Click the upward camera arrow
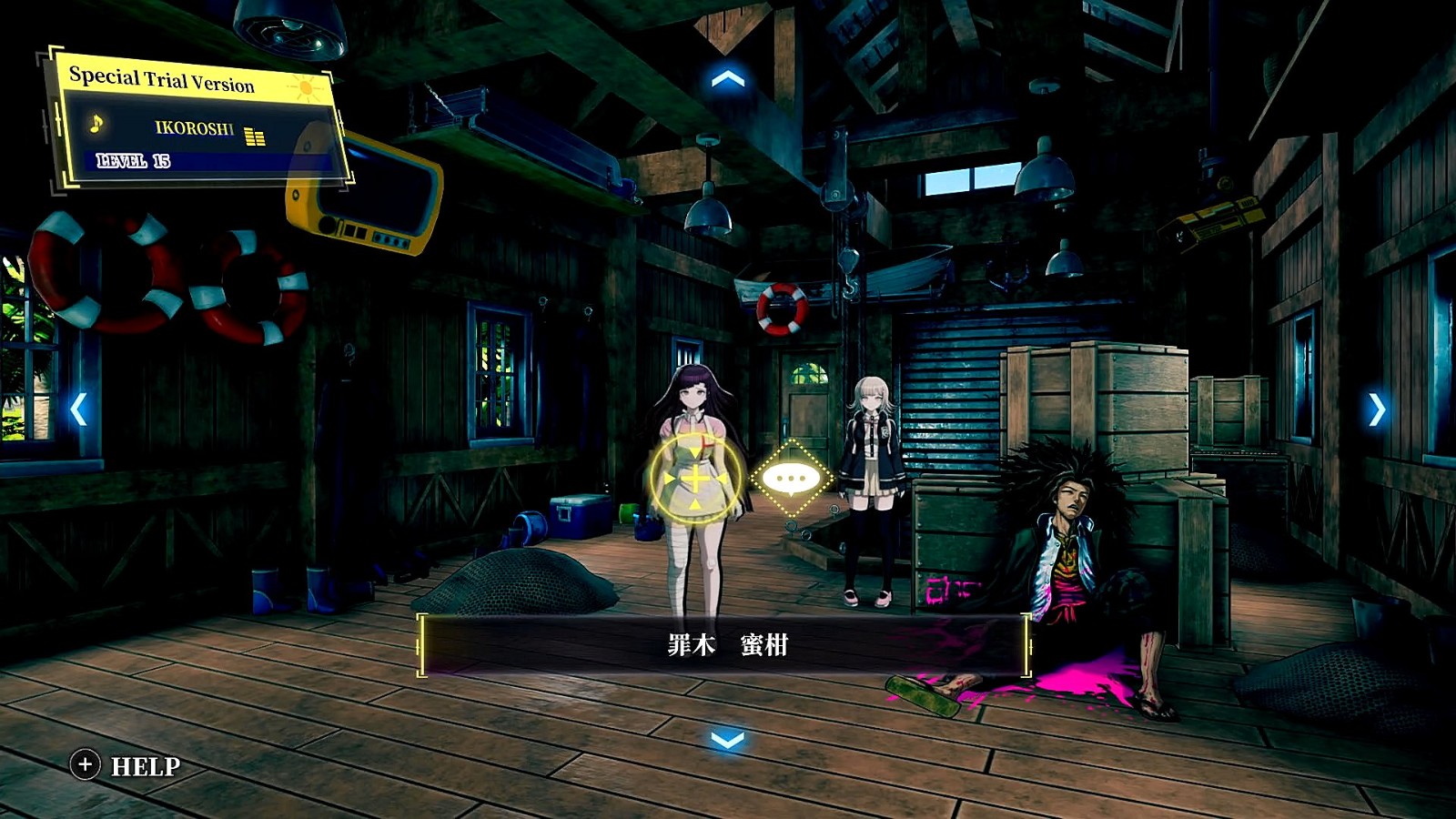This screenshot has width=1456, height=819. pos(727,80)
